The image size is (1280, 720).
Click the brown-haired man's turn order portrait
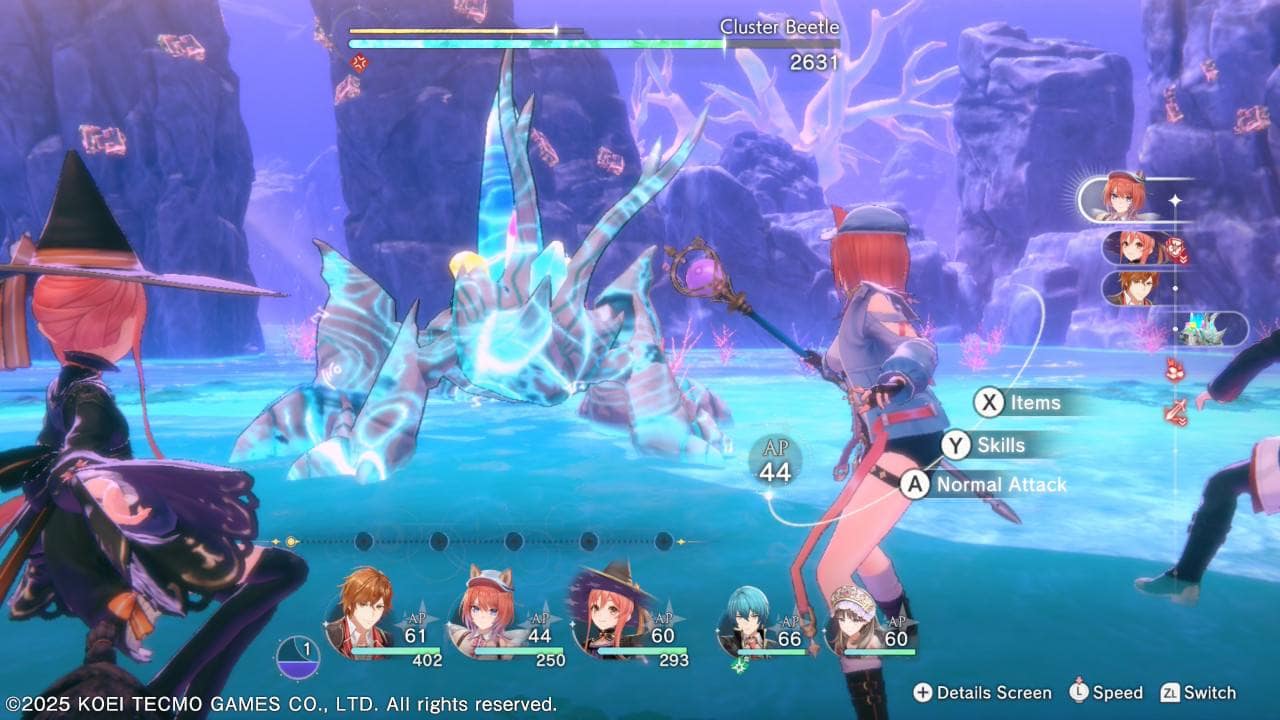pyautogui.click(x=1137, y=288)
